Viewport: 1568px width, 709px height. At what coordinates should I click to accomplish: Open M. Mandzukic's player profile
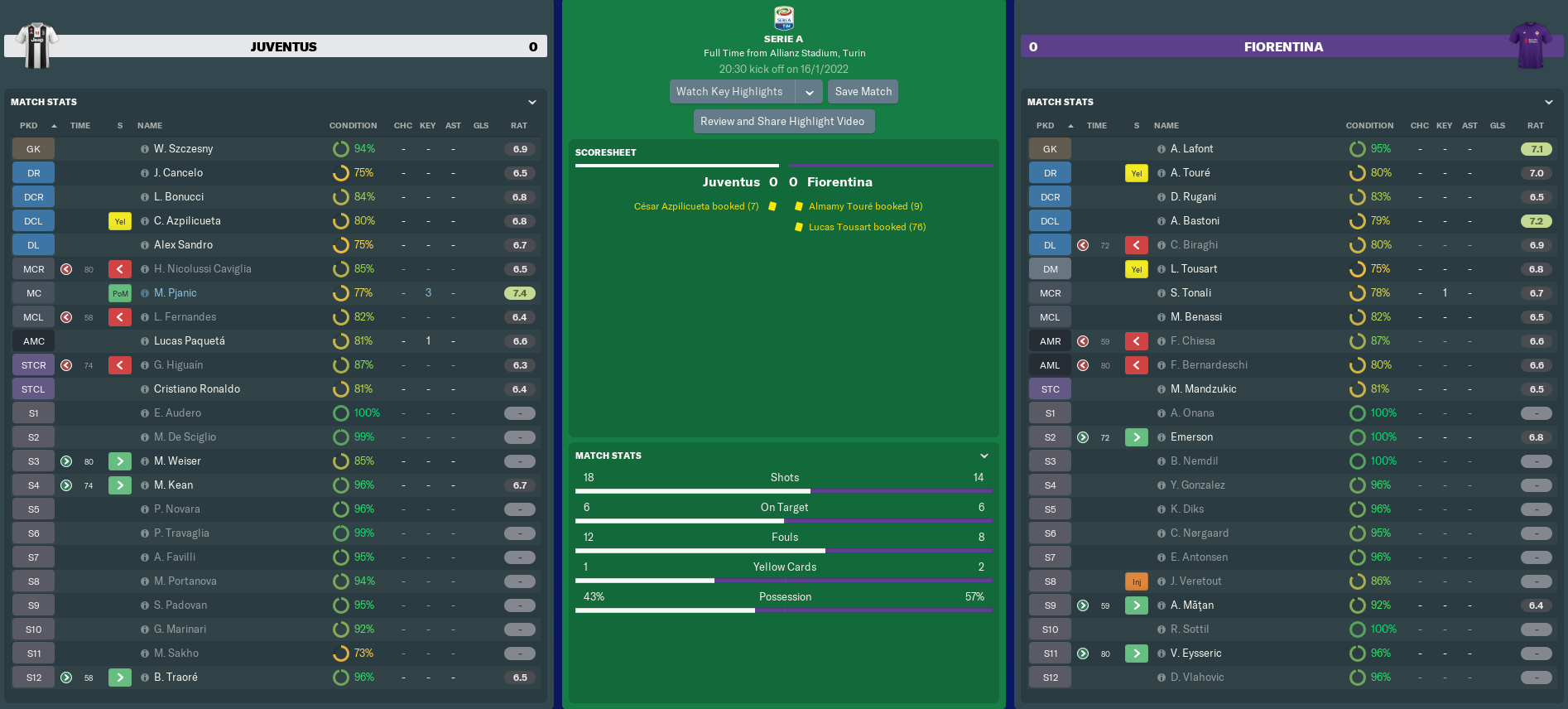pyautogui.click(x=1203, y=389)
